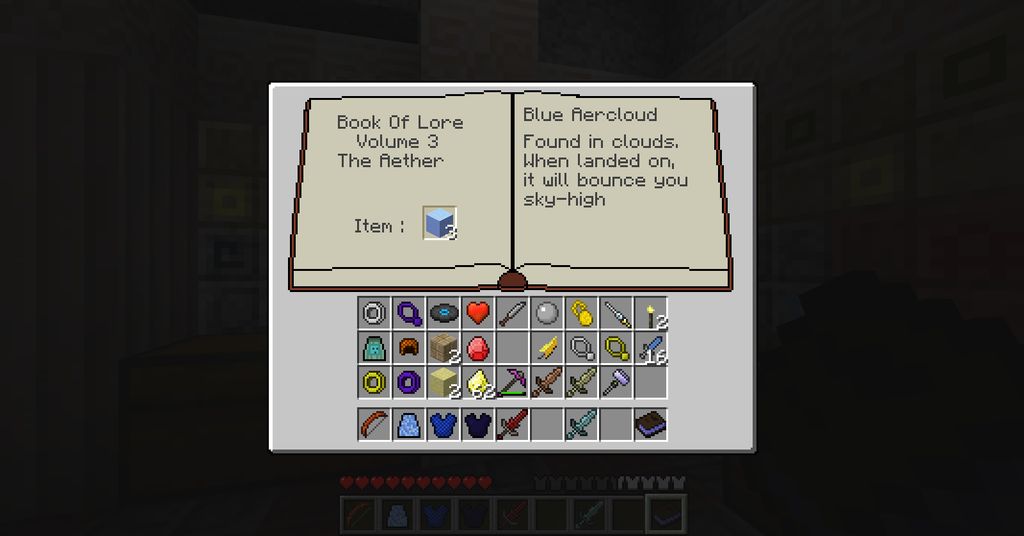
Task: Choose the stack of 16 blue darts
Action: pos(651,348)
